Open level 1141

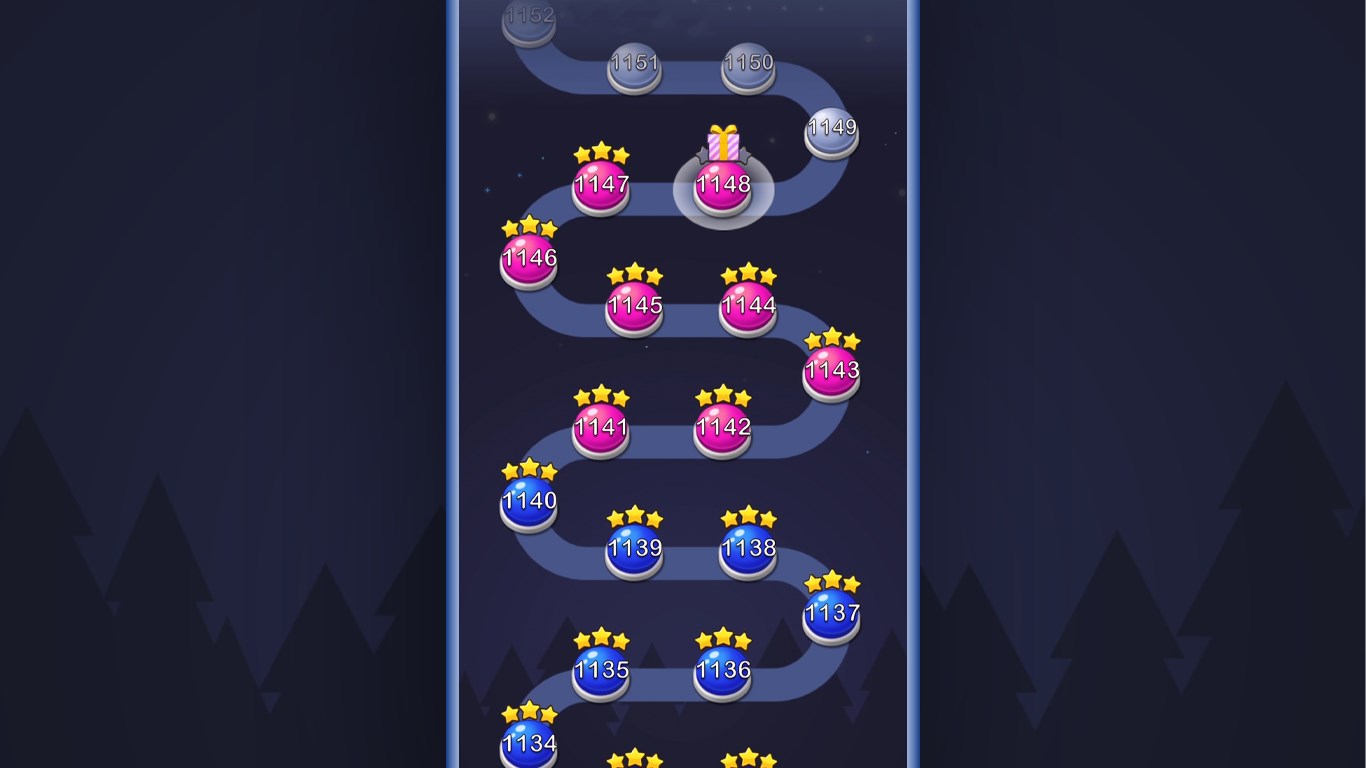coord(601,427)
